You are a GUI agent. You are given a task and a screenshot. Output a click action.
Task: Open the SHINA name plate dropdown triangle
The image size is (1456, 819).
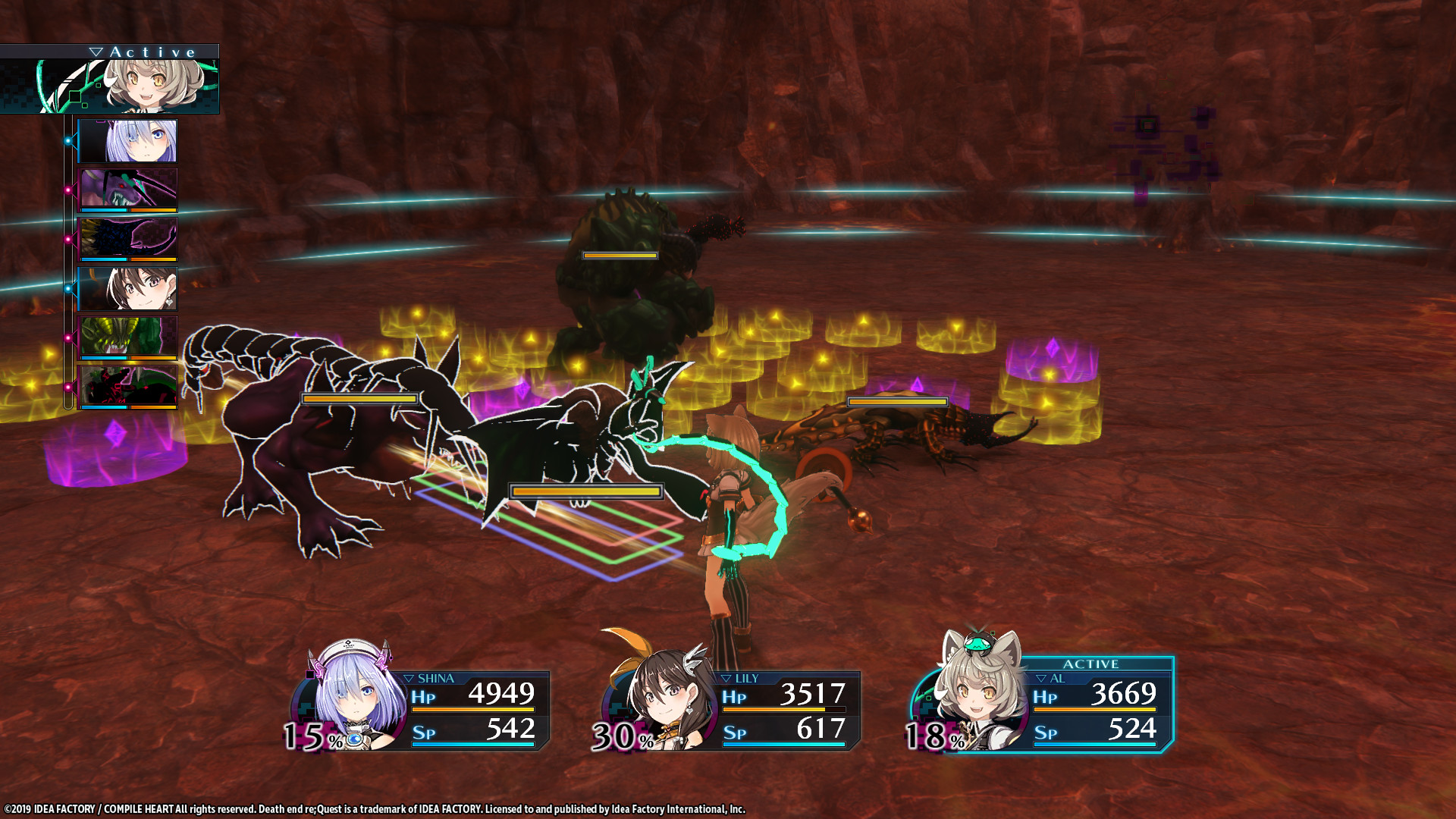tap(410, 678)
